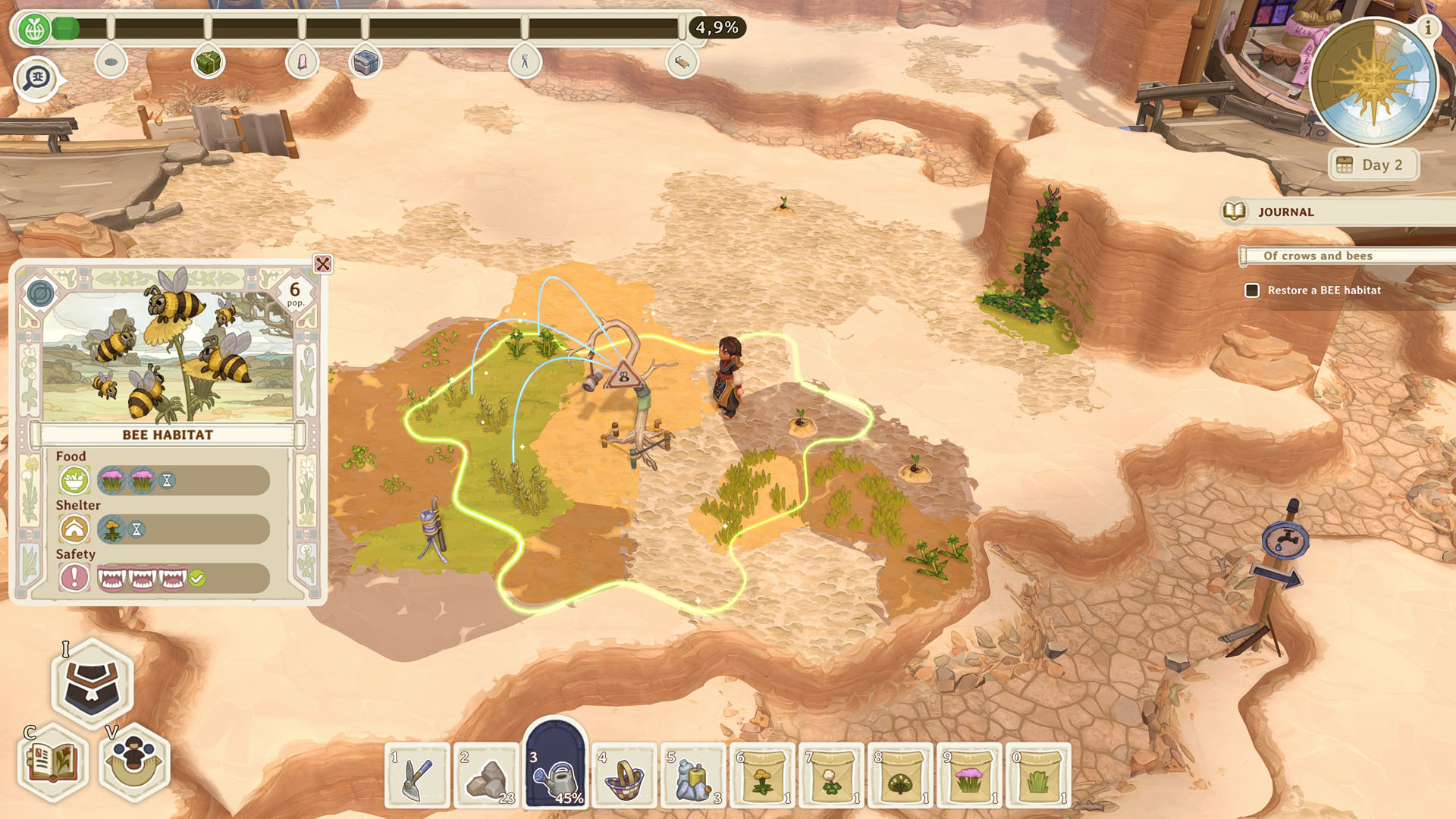Click the green checkmark on the Safety row
1456x819 pixels.
(x=199, y=577)
